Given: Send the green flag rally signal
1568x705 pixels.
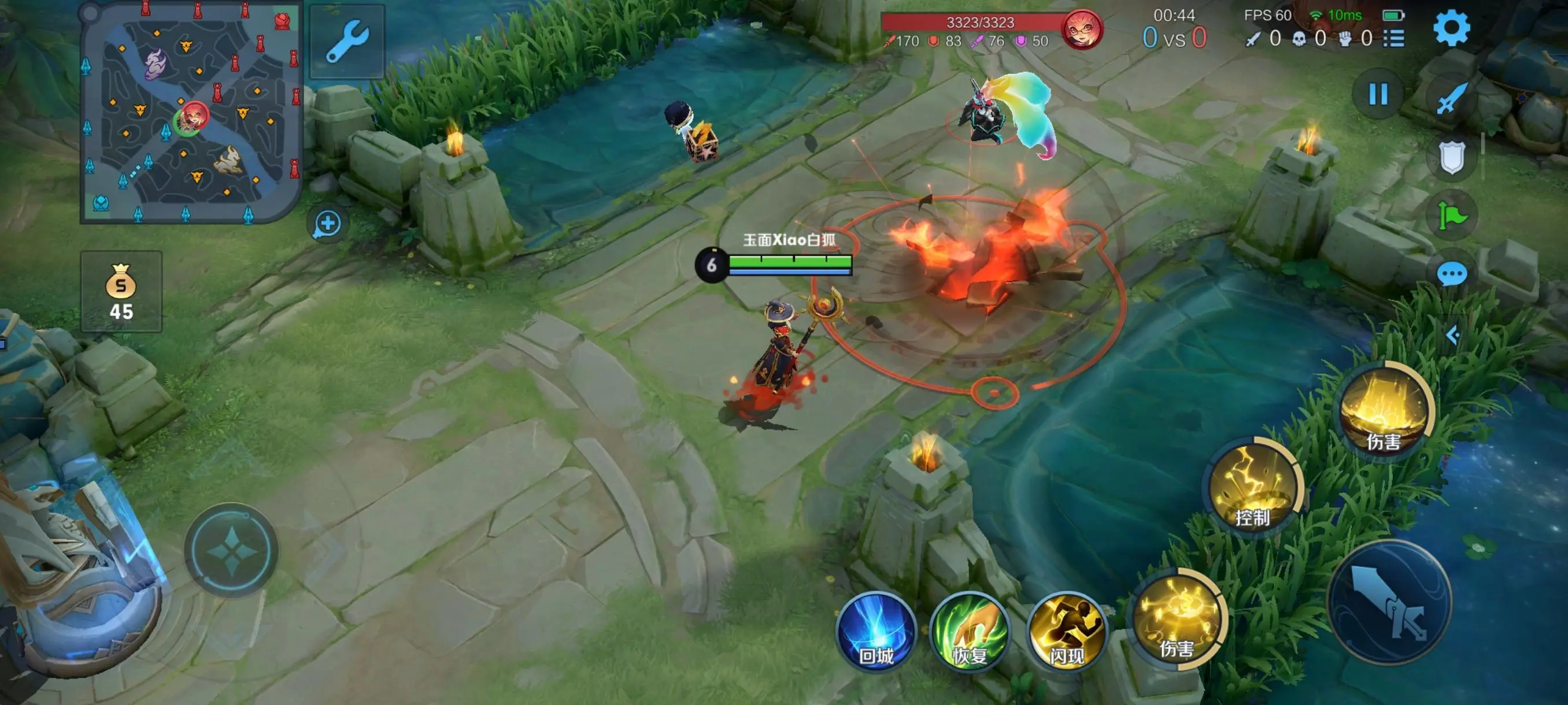Looking at the screenshot, I should click(1452, 216).
